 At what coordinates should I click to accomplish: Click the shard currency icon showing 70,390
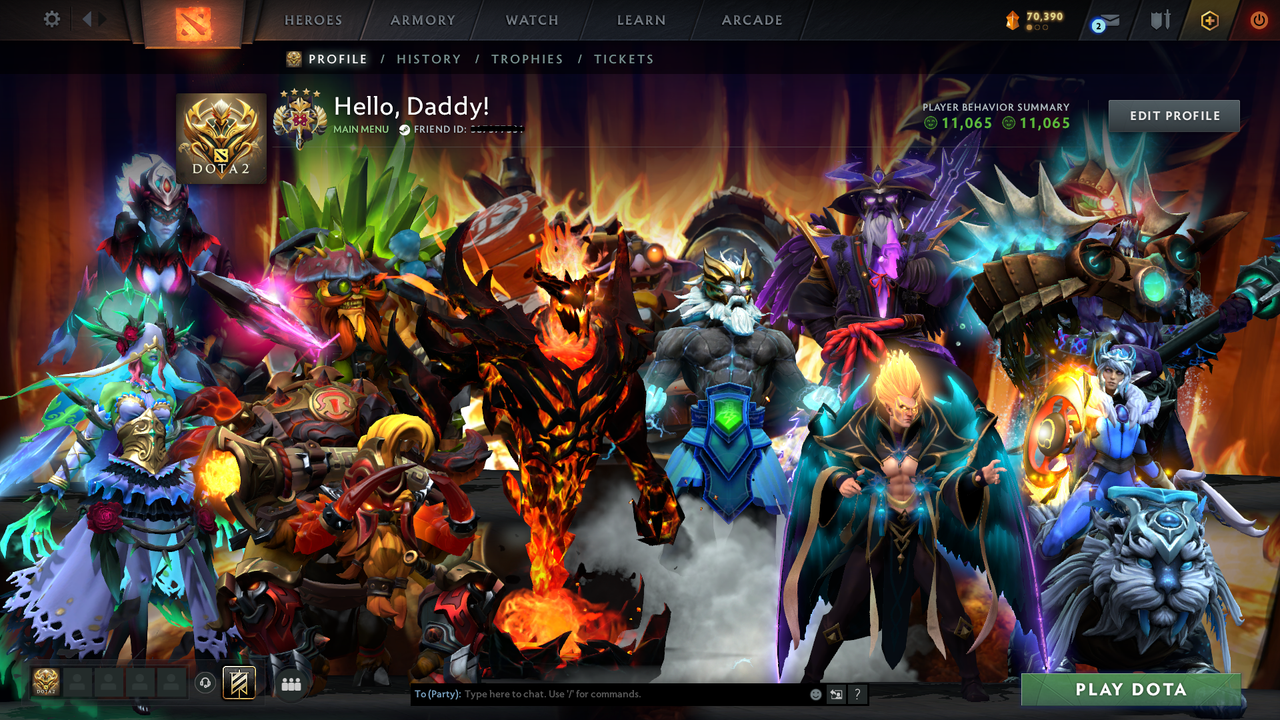pyautogui.click(x=1013, y=18)
